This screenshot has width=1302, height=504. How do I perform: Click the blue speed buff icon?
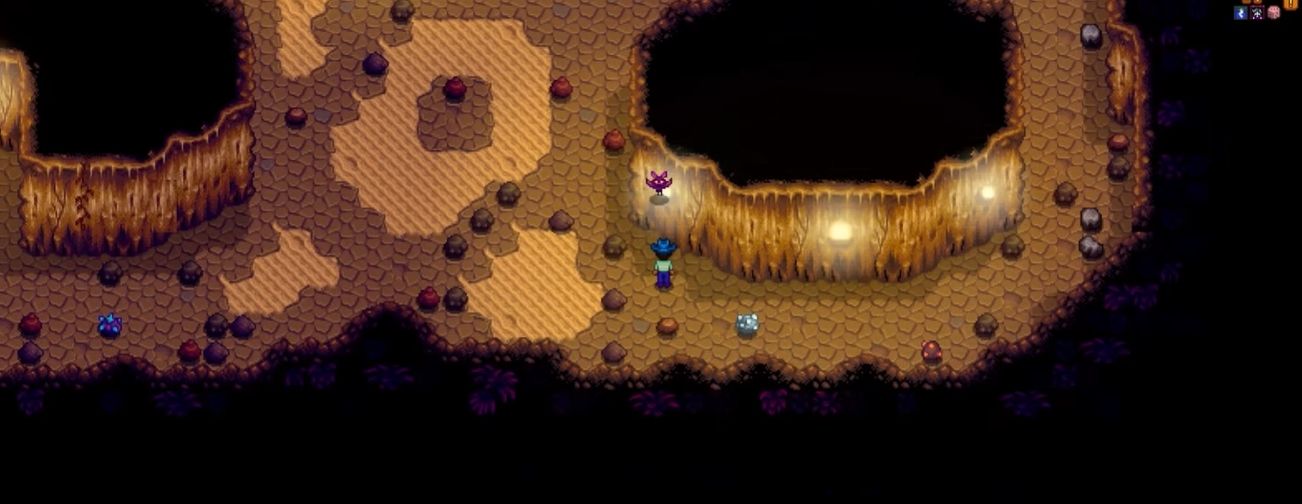(x=1241, y=13)
